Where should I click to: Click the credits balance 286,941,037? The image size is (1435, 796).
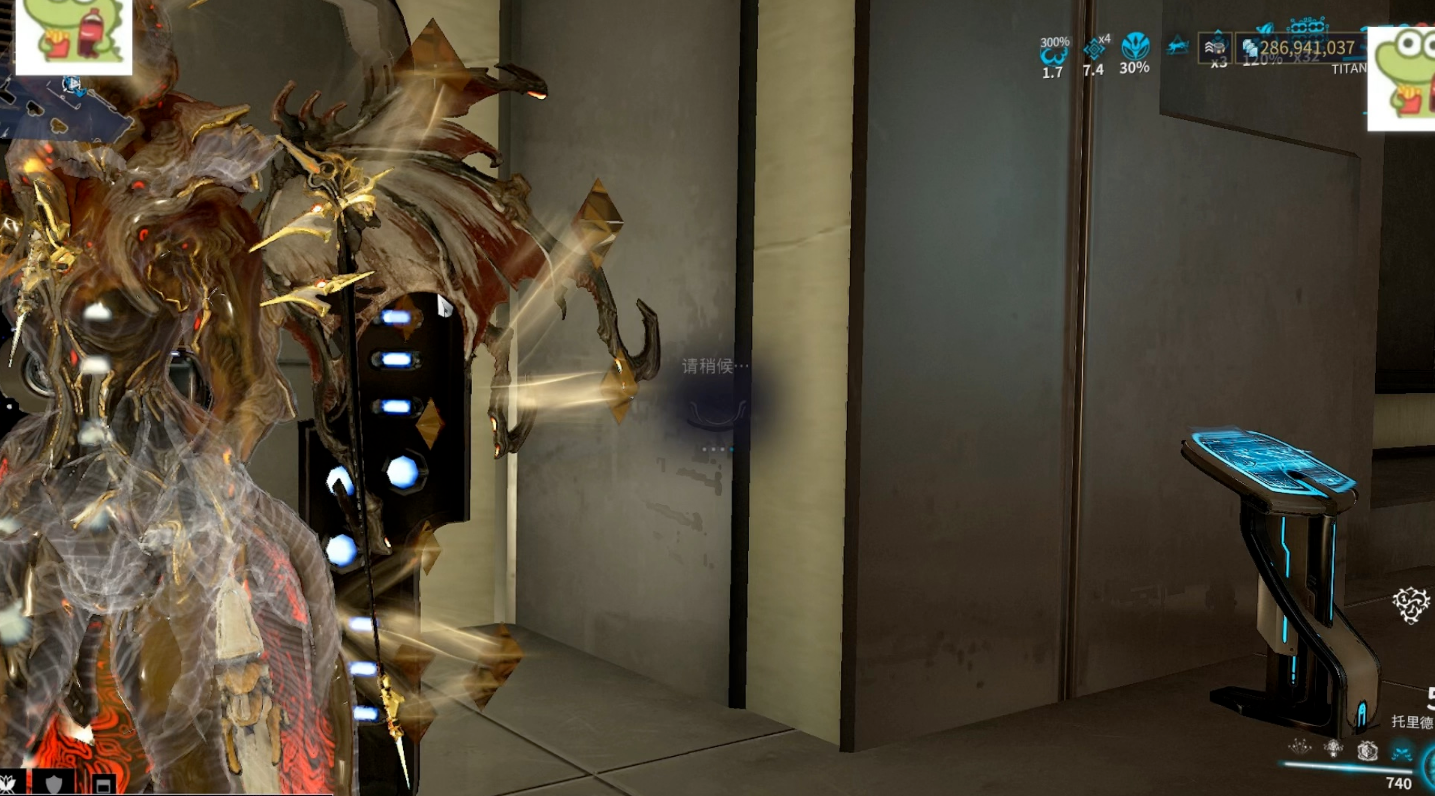pos(1306,47)
